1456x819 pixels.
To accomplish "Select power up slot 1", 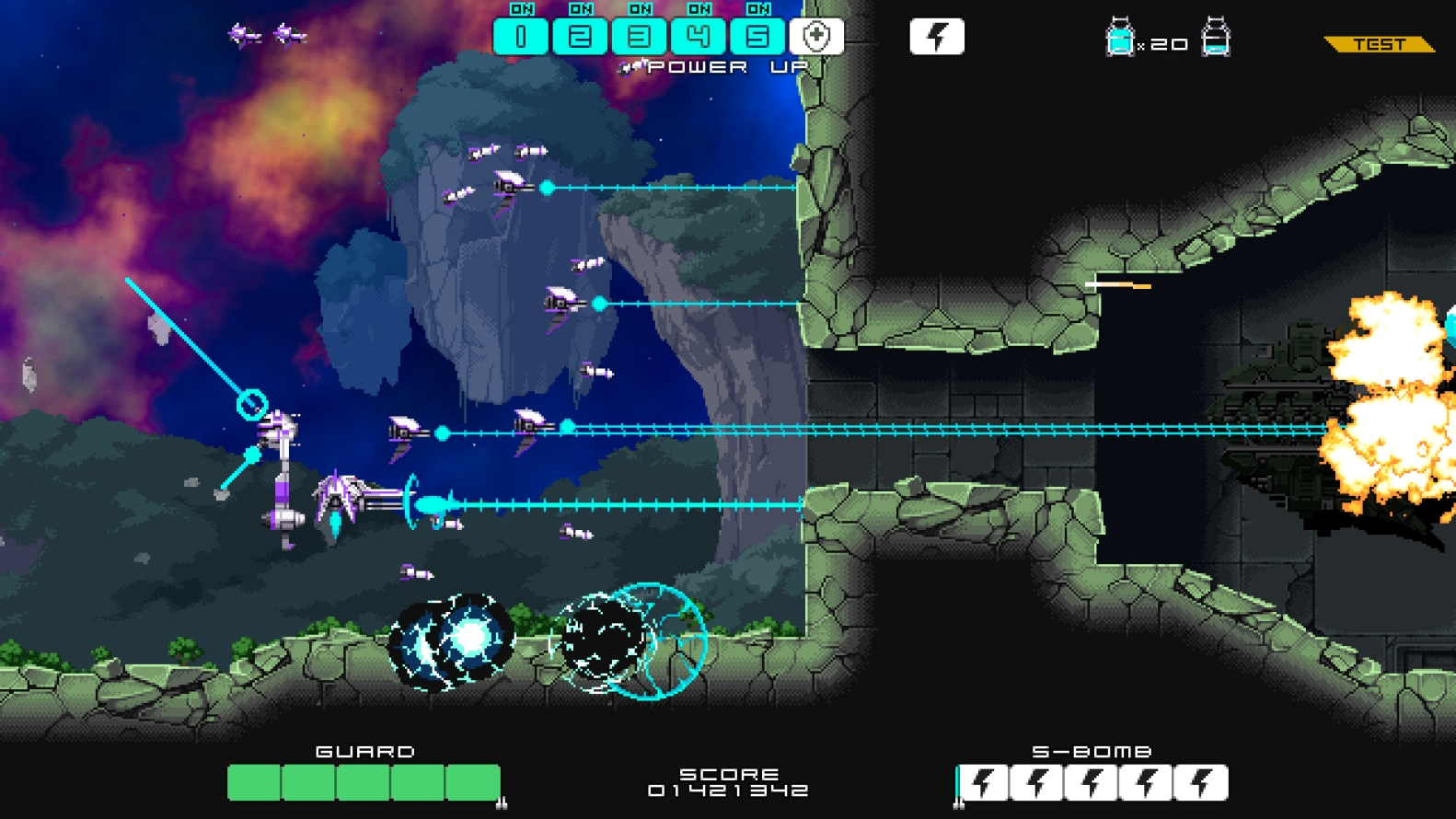I will pos(521,37).
